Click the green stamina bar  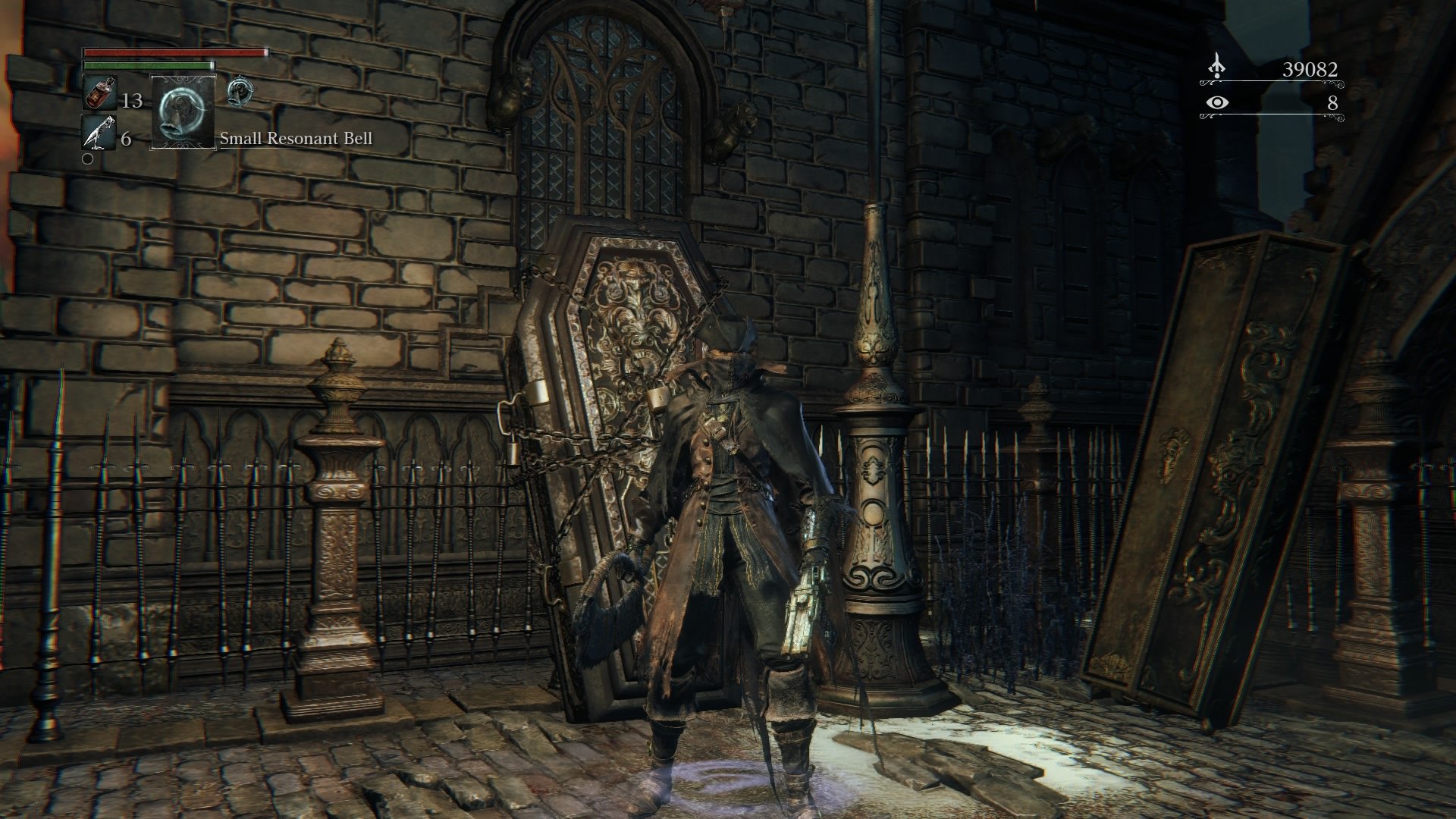coord(148,65)
